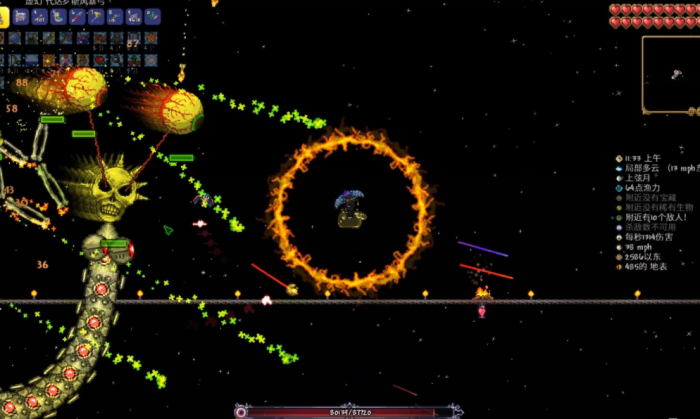Screen dimensions: 700x419
Task: Choose the red and blue sword hotbar slot
Action: pos(77,17)
